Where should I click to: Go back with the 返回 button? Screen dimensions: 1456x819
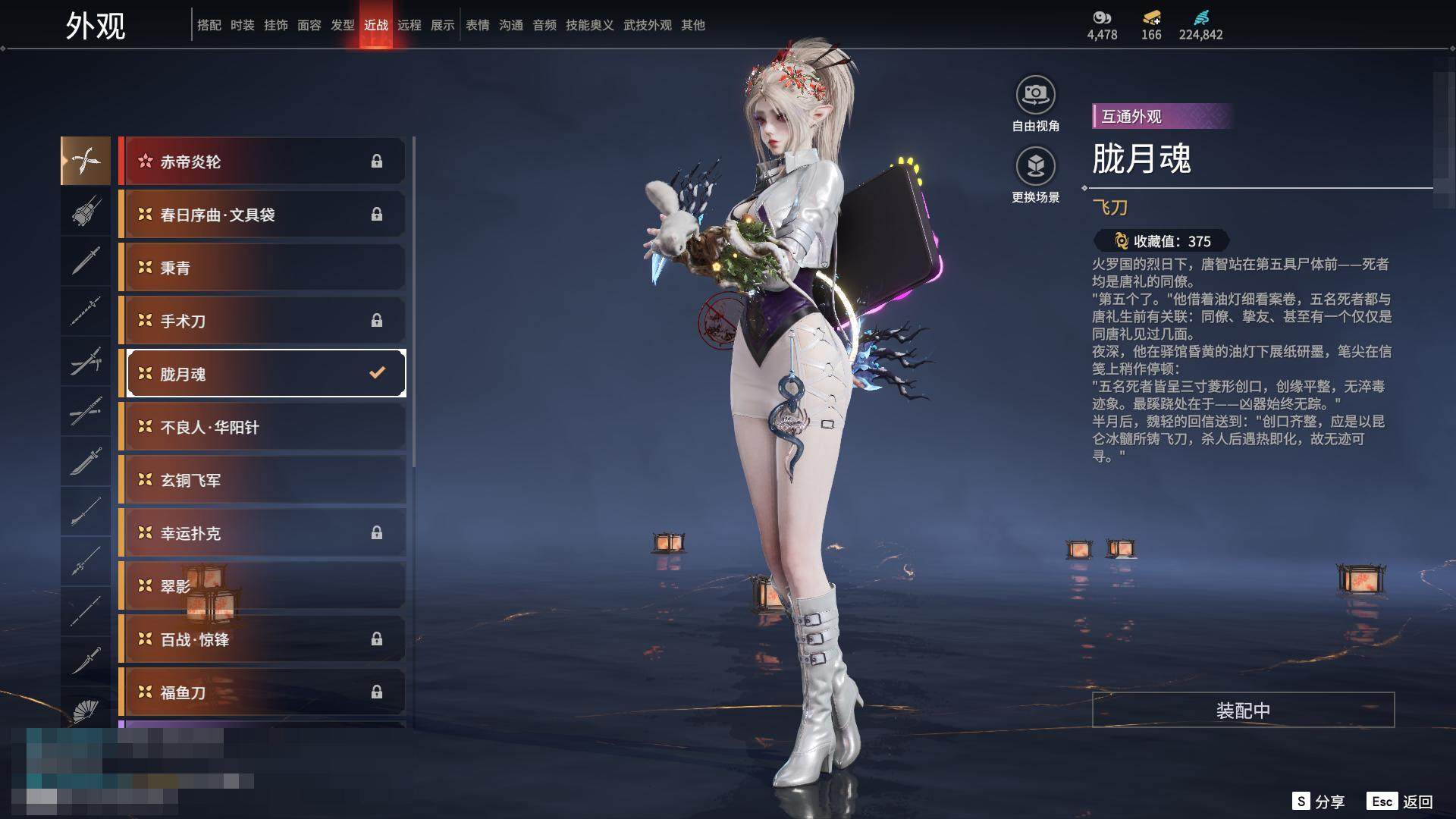pyautogui.click(x=1401, y=802)
